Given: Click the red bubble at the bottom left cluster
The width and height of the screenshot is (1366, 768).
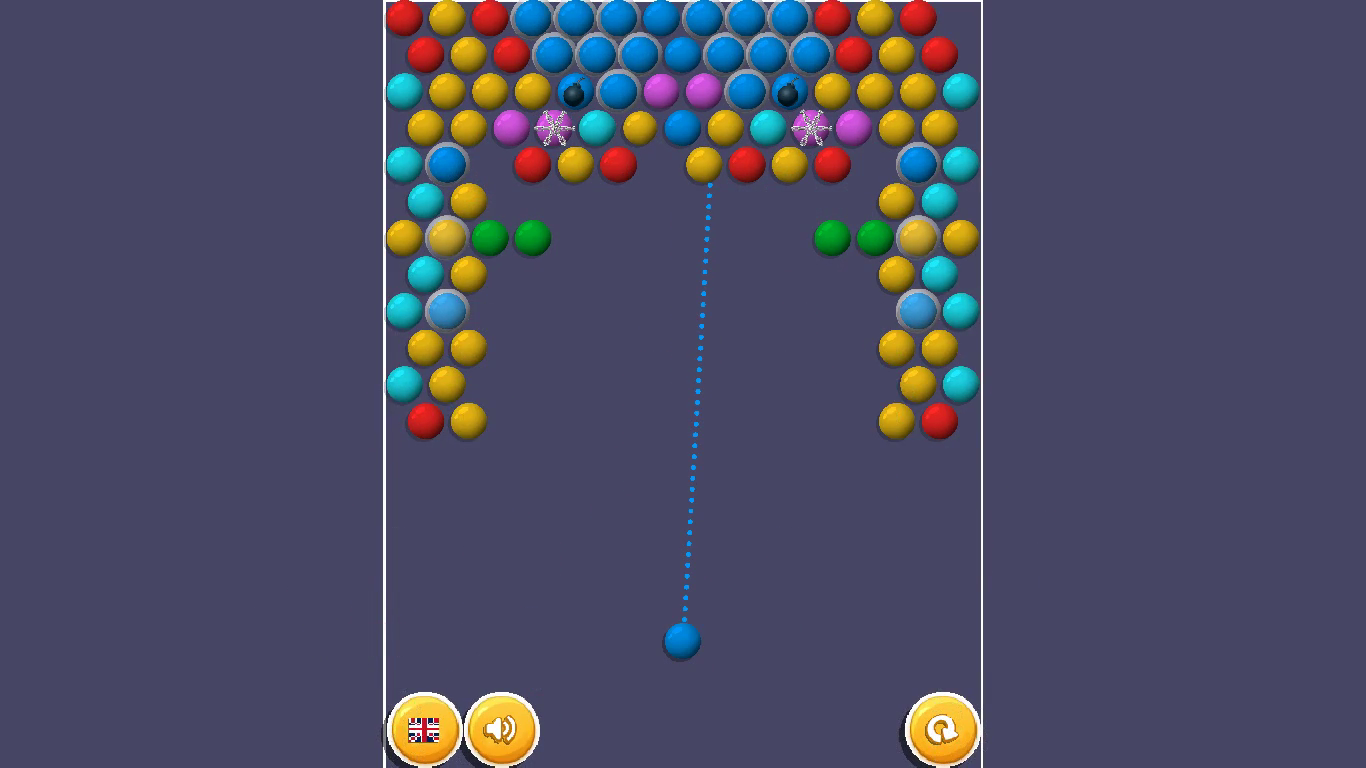Looking at the screenshot, I should 423,420.
